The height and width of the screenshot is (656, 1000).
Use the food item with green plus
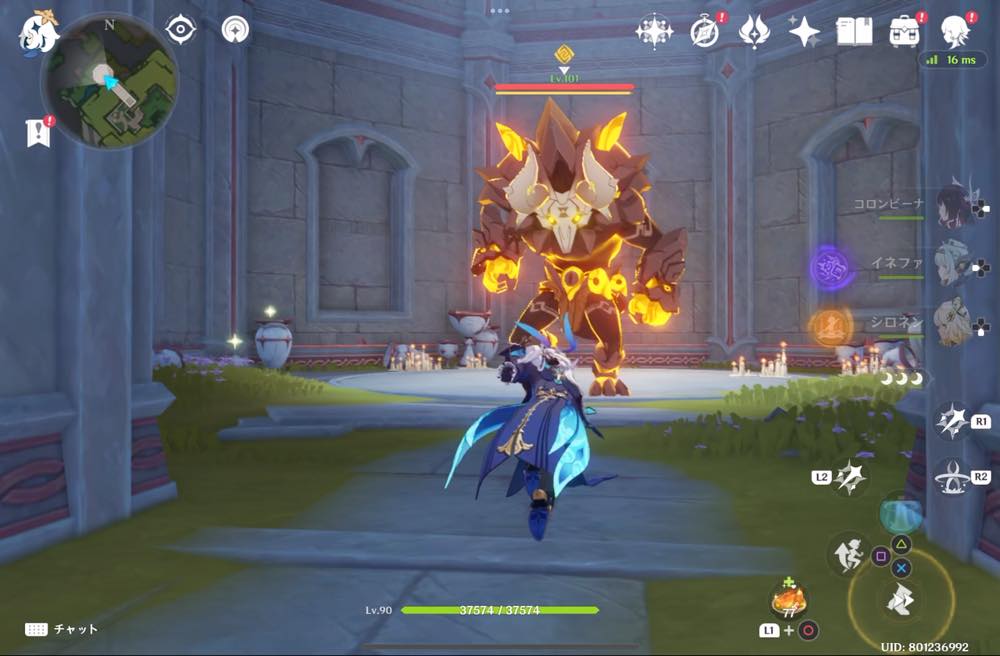pos(788,601)
